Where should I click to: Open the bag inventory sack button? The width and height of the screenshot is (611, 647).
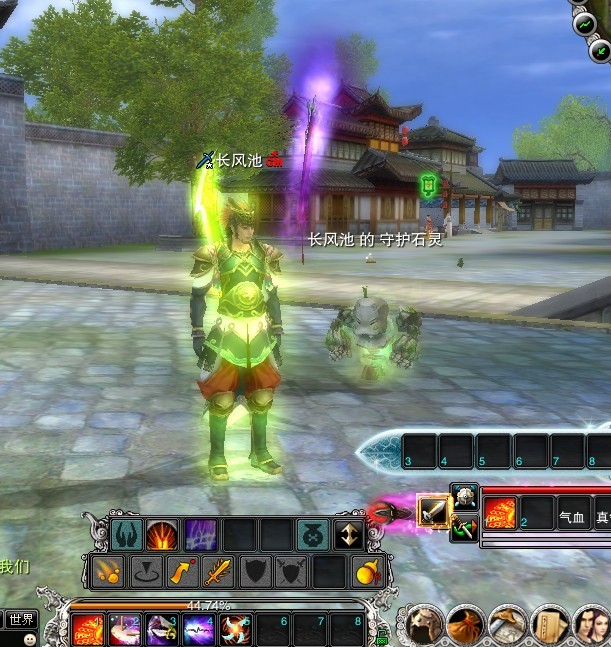[466, 625]
